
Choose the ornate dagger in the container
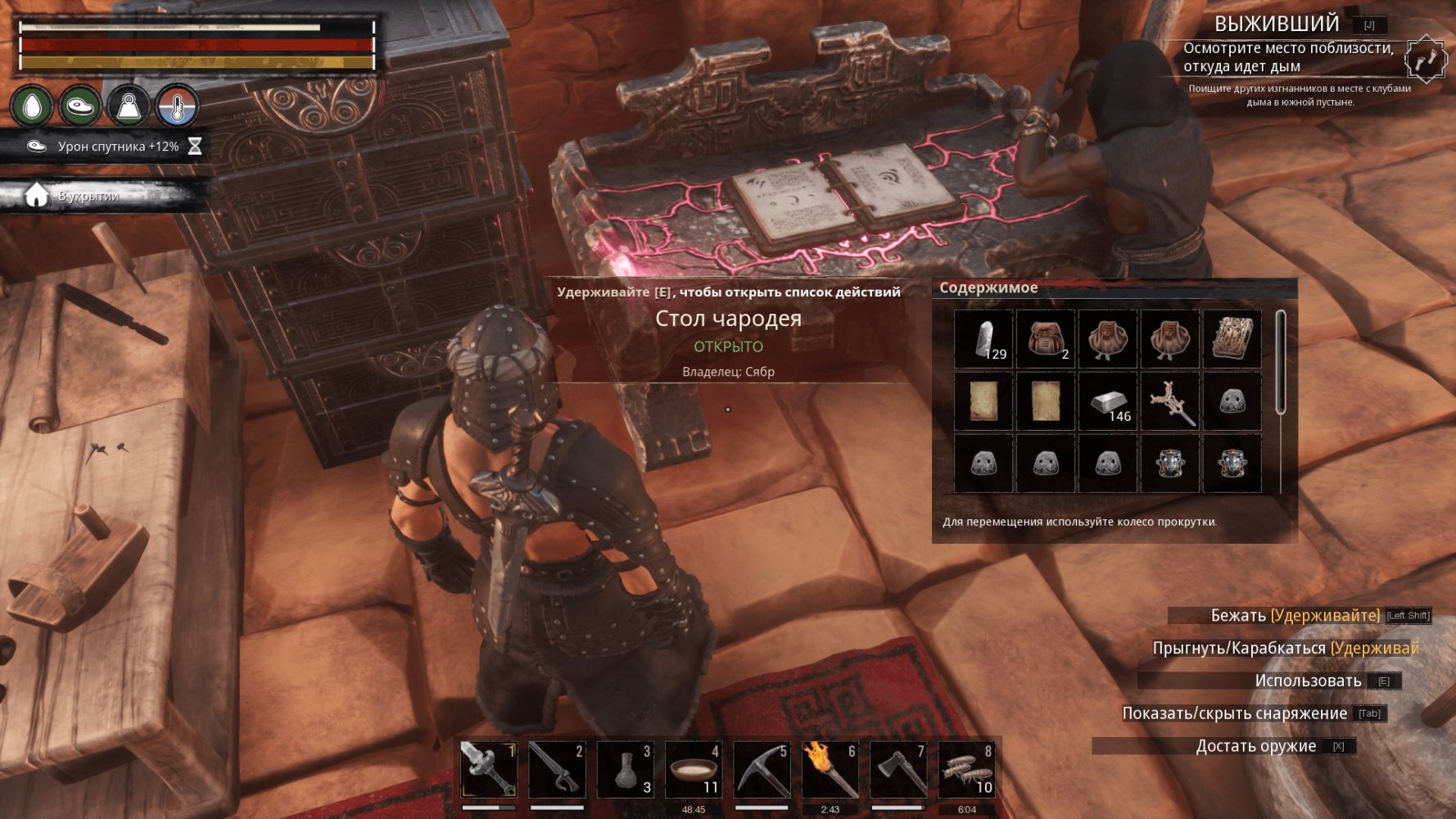click(x=1170, y=401)
